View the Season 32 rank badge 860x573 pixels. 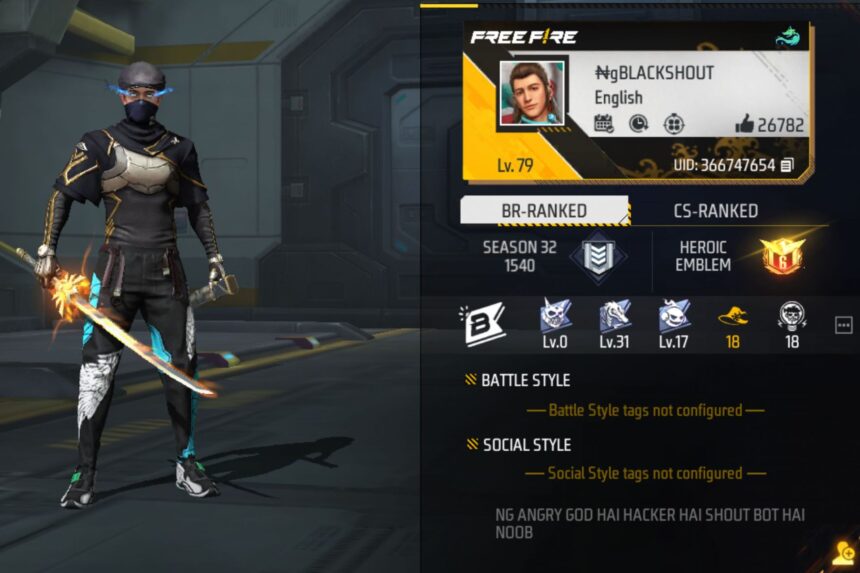coord(599,256)
